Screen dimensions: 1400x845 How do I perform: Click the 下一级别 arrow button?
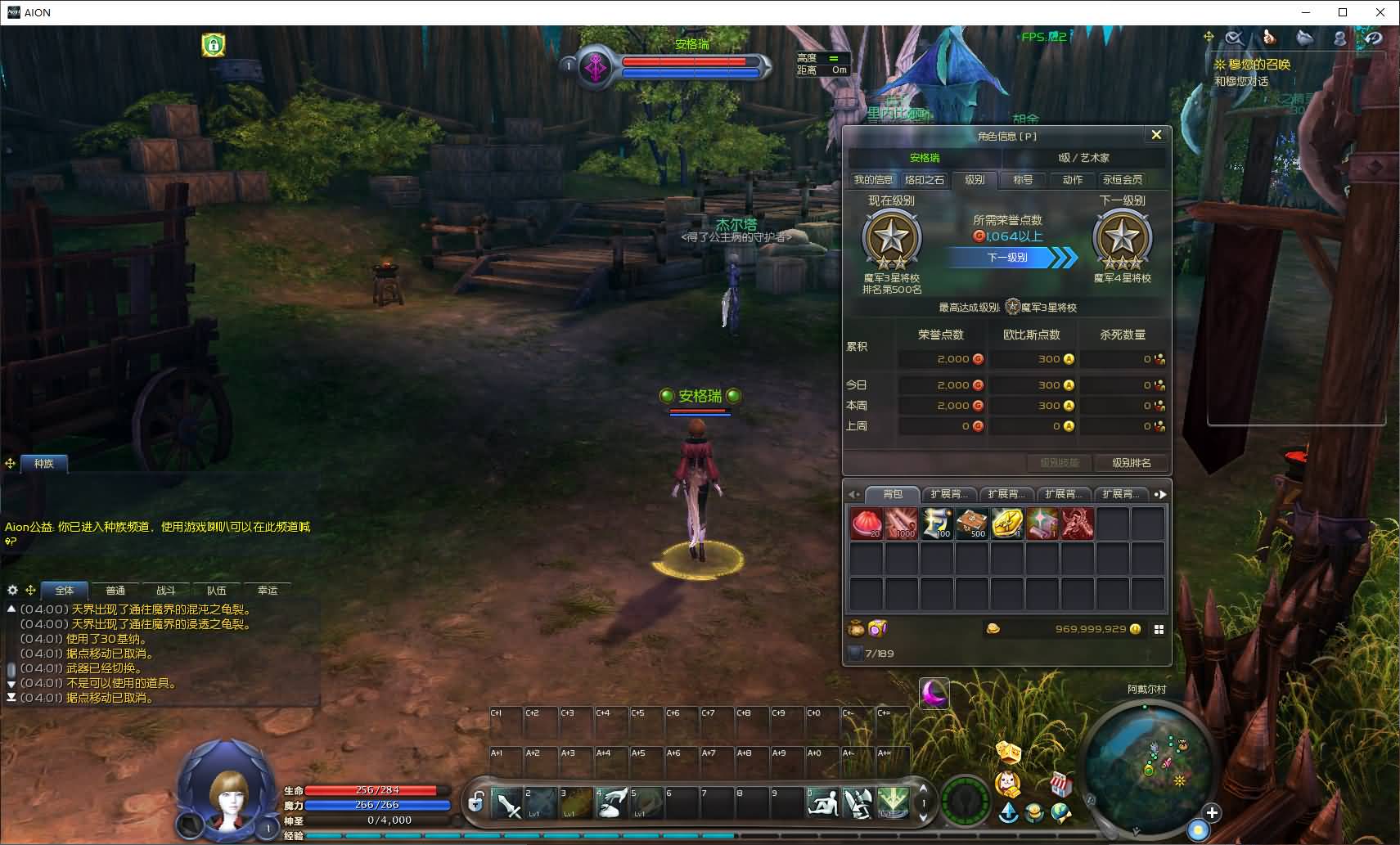pyautogui.click(x=1013, y=258)
